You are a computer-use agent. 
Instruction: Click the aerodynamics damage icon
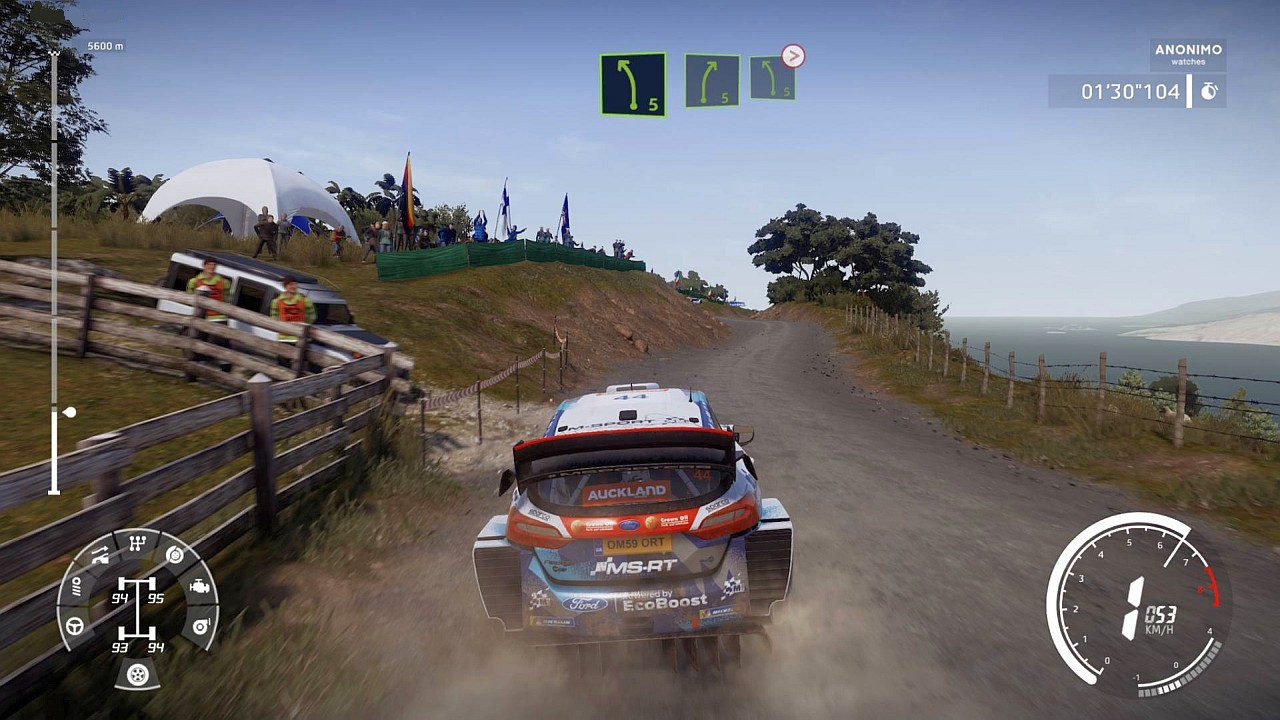pyautogui.click(x=100, y=555)
